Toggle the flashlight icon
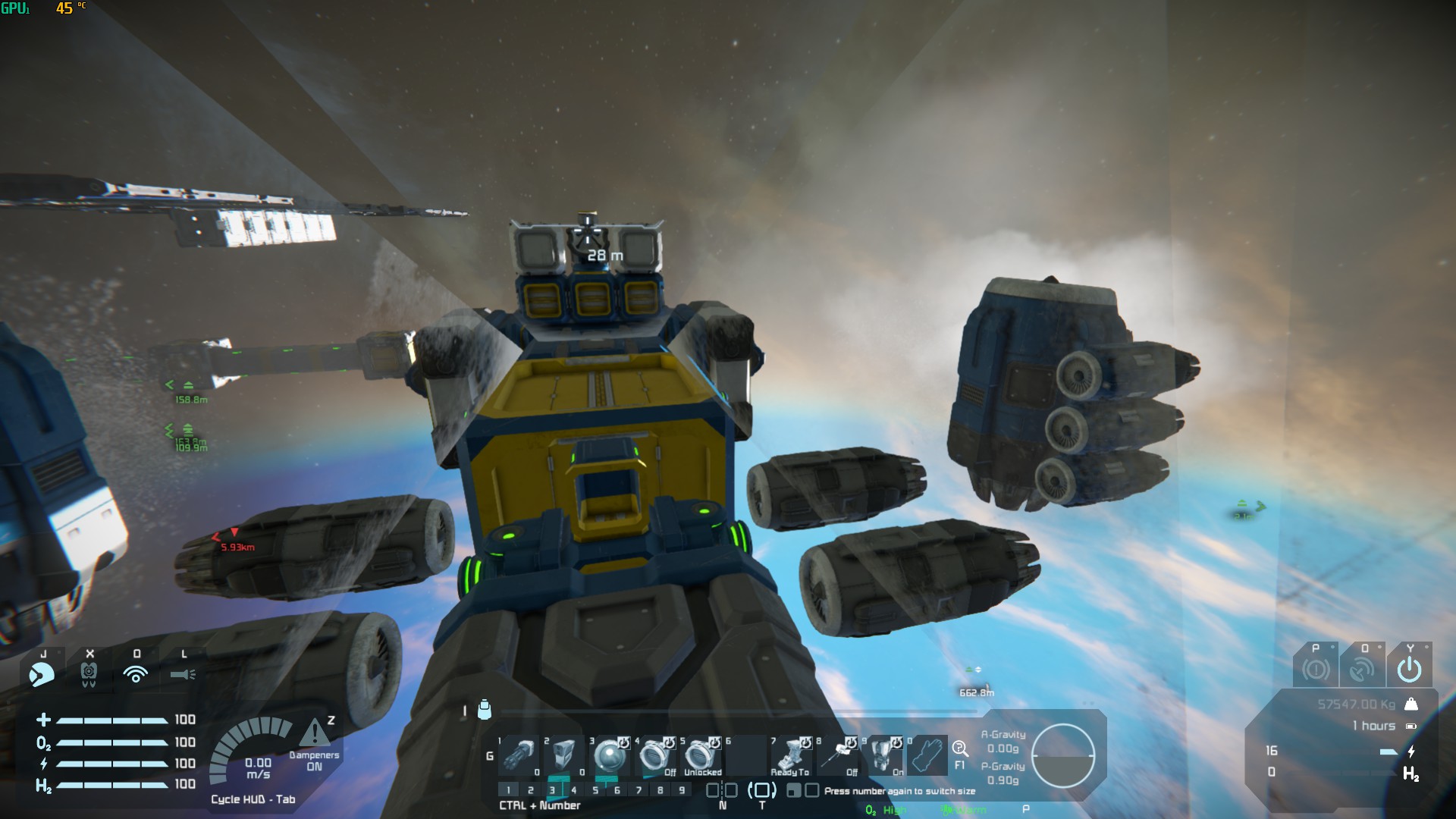Image resolution: width=1456 pixels, height=819 pixels. pyautogui.click(x=183, y=673)
